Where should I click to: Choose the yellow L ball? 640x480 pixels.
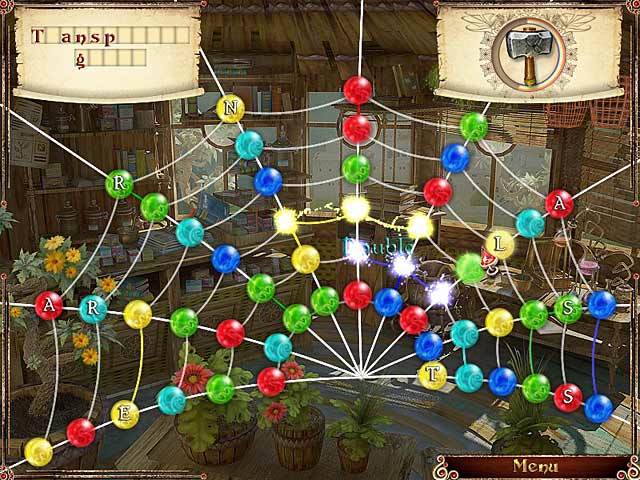pyautogui.click(x=500, y=243)
